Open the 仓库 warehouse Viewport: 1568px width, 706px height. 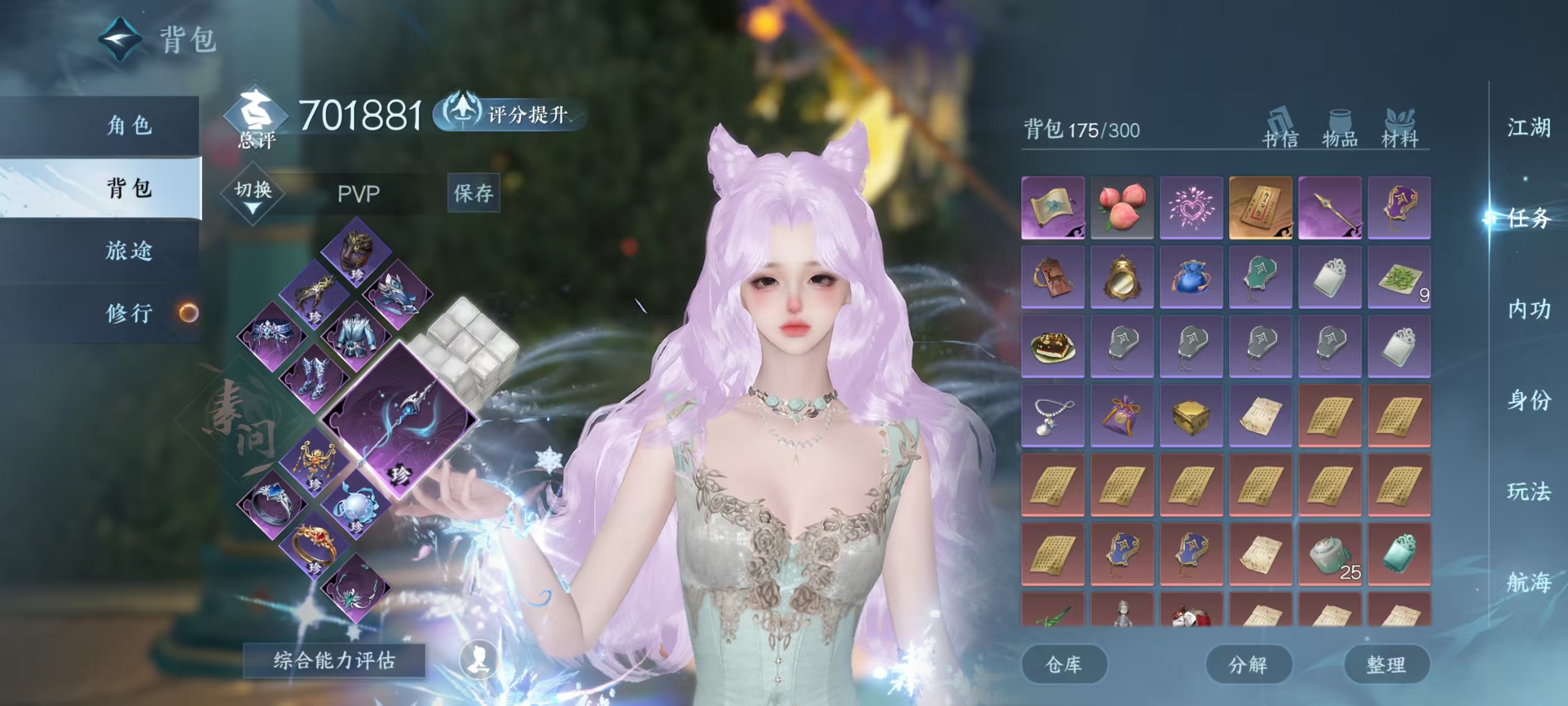tap(1063, 664)
